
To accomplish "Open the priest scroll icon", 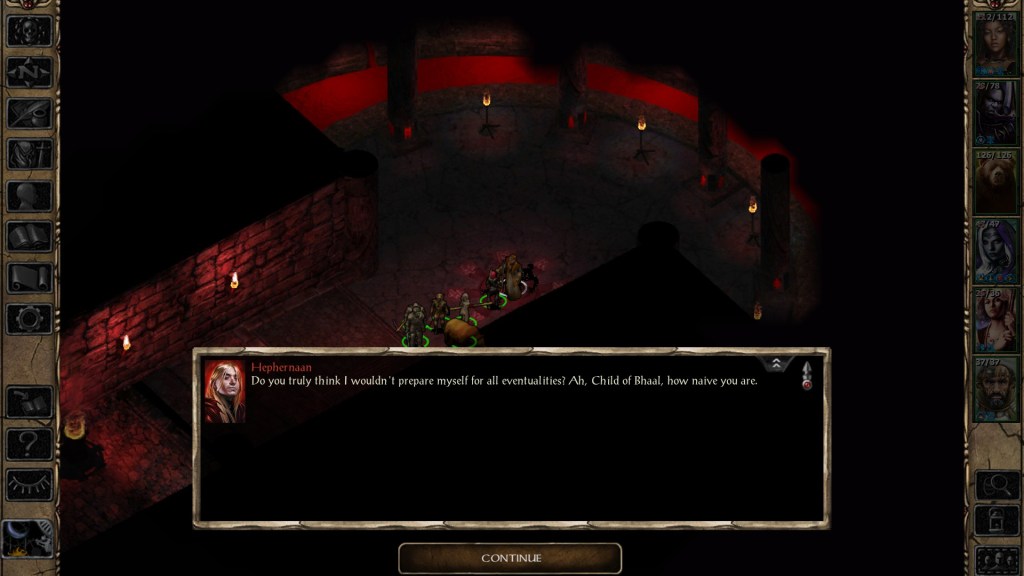I will click(x=29, y=278).
